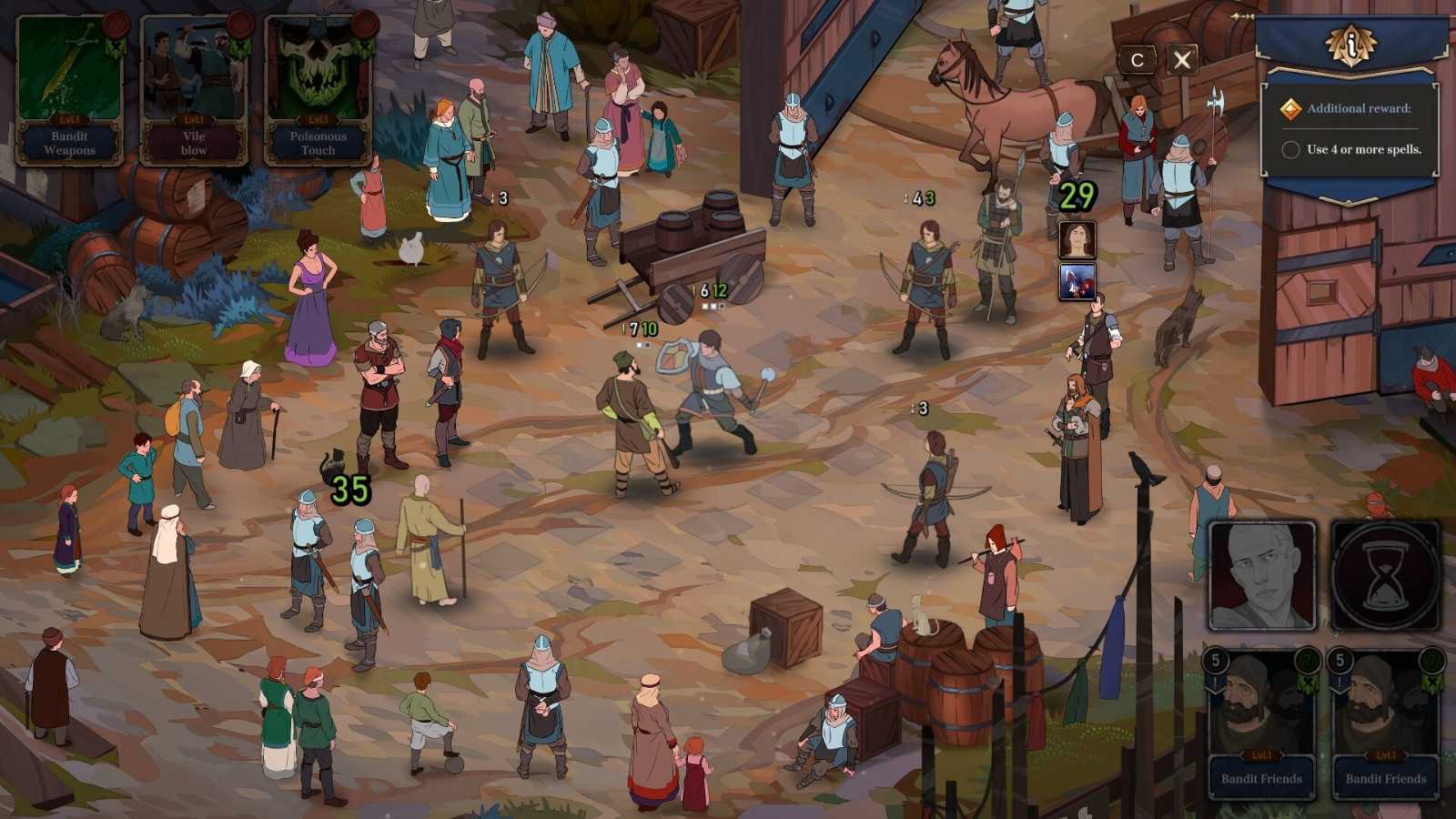Pick the Poisonous Touch skull card
The width and height of the screenshot is (1456, 819).
(x=318, y=89)
